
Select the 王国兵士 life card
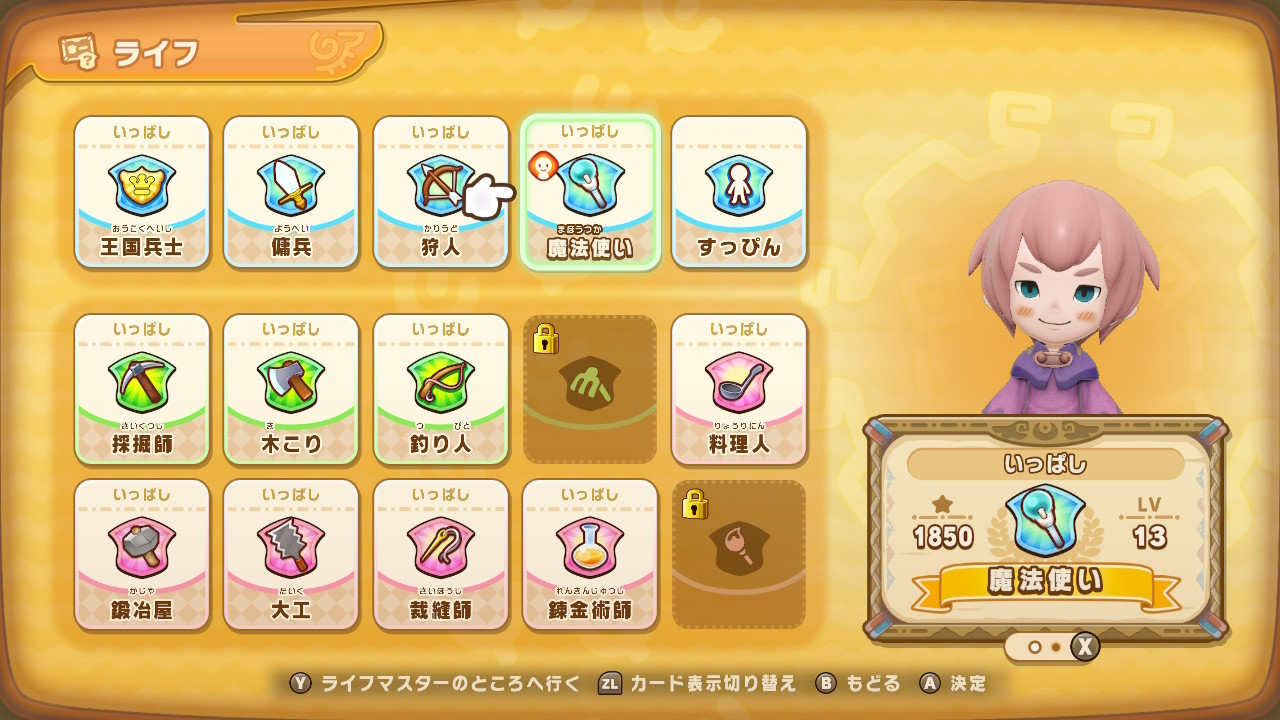pyautogui.click(x=142, y=192)
